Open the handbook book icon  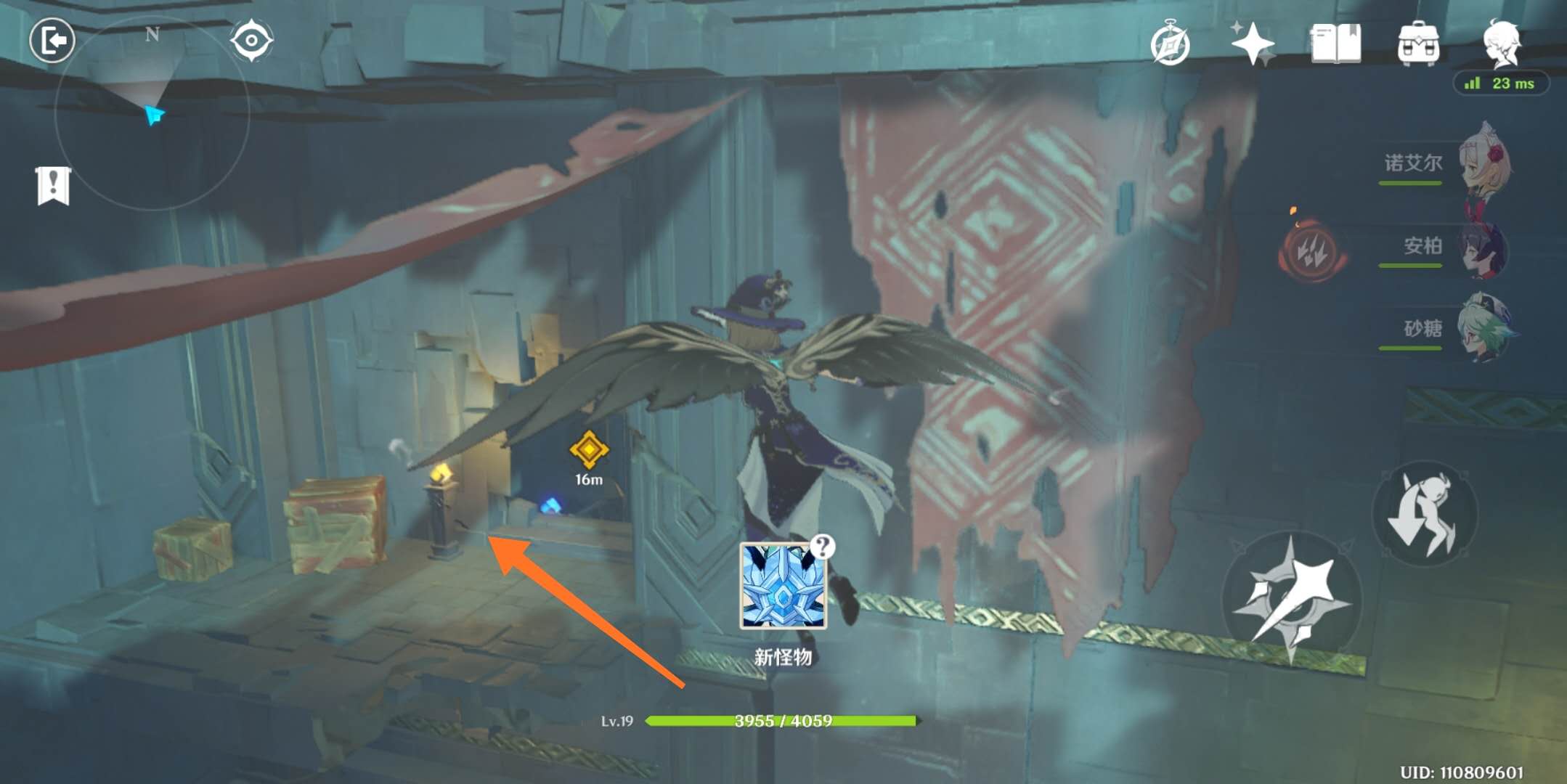[1335, 44]
